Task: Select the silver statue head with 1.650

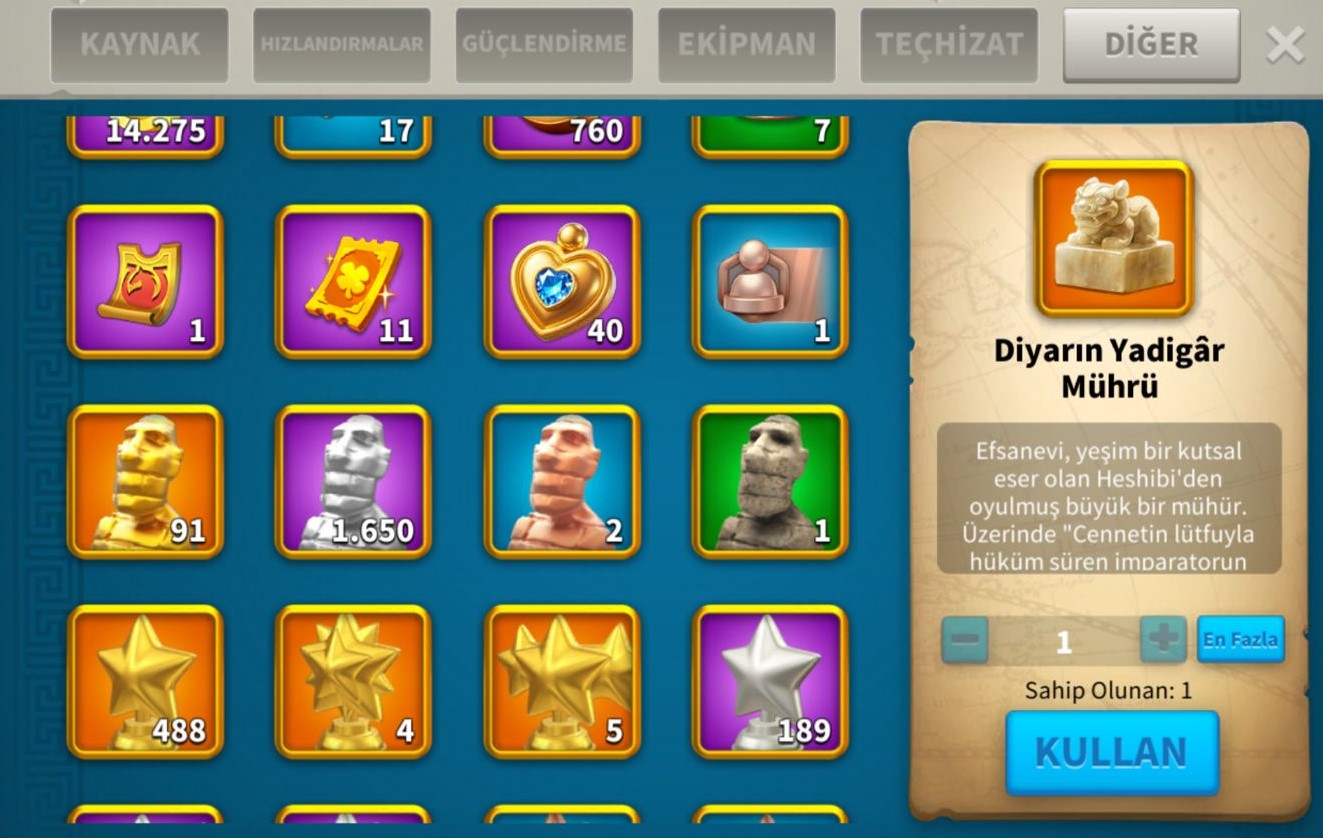Action: click(x=353, y=481)
